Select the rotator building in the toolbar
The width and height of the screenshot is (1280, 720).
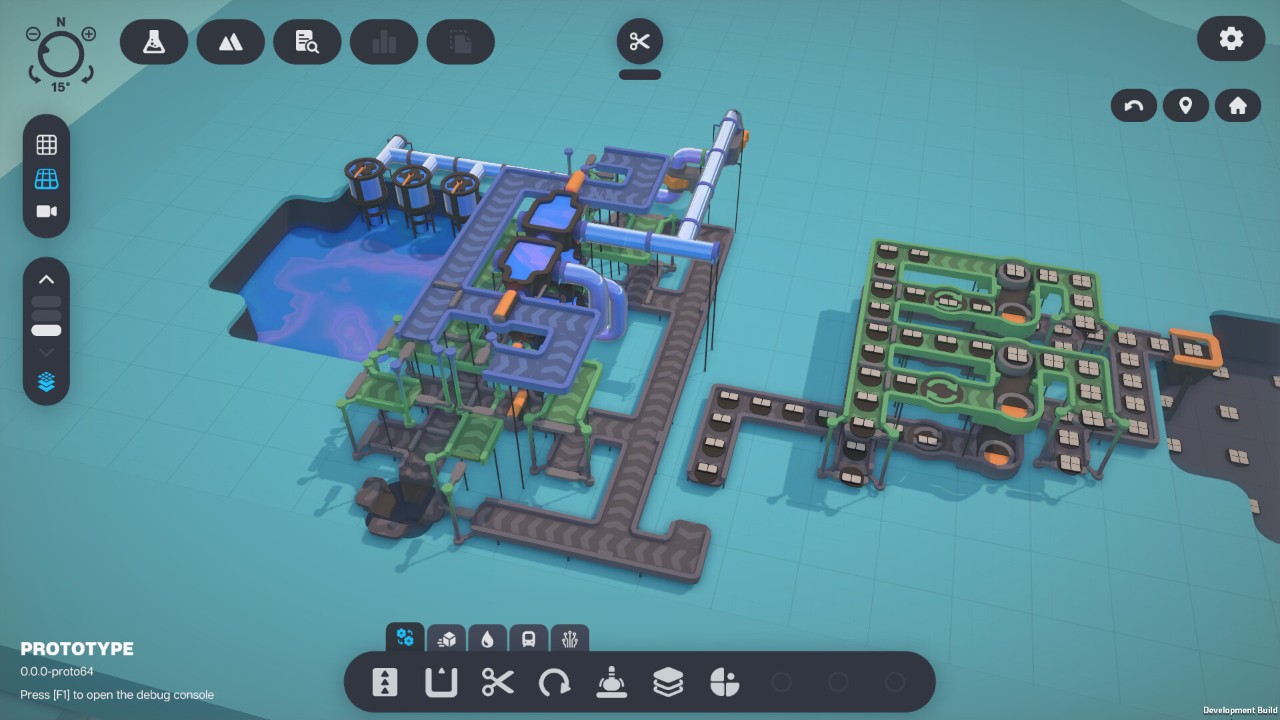click(x=554, y=683)
